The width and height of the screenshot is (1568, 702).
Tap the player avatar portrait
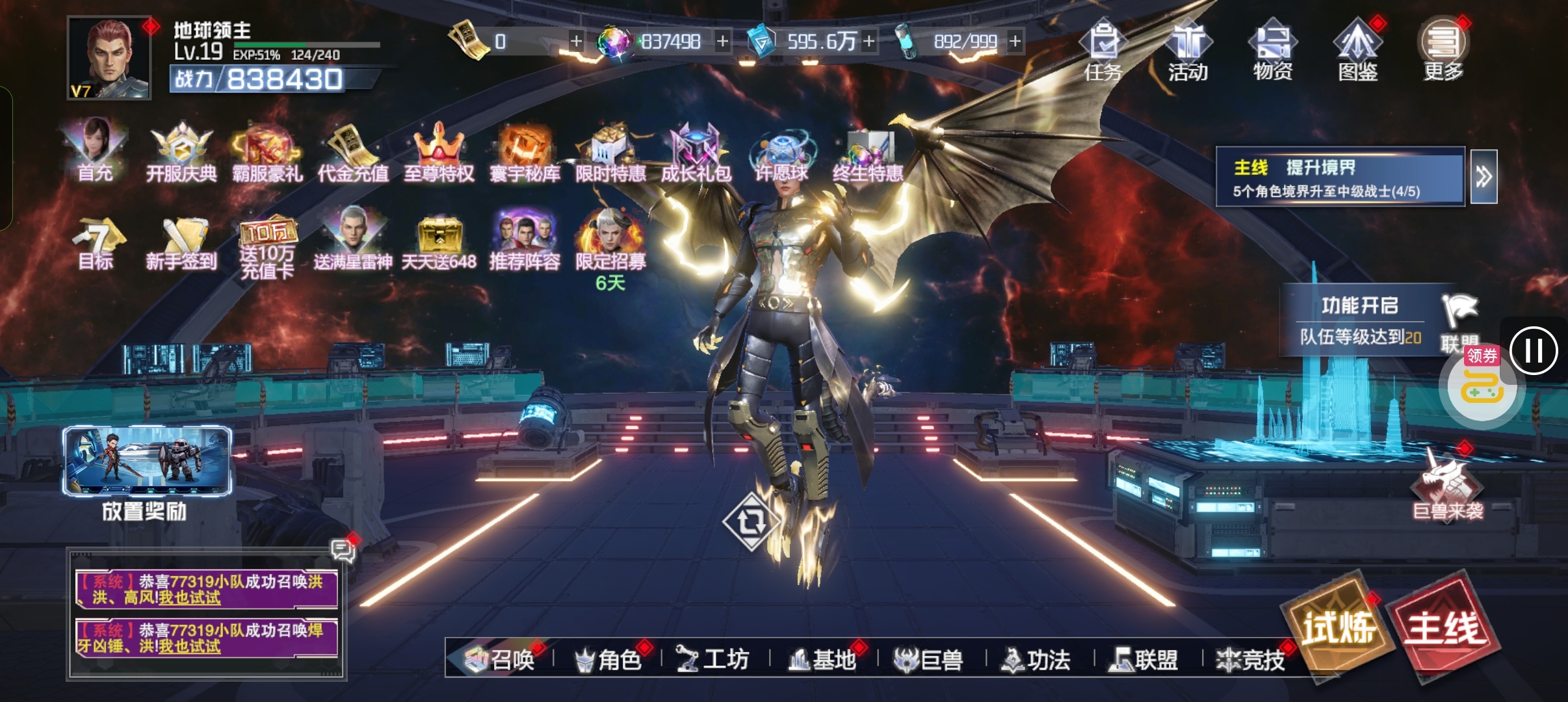109,58
